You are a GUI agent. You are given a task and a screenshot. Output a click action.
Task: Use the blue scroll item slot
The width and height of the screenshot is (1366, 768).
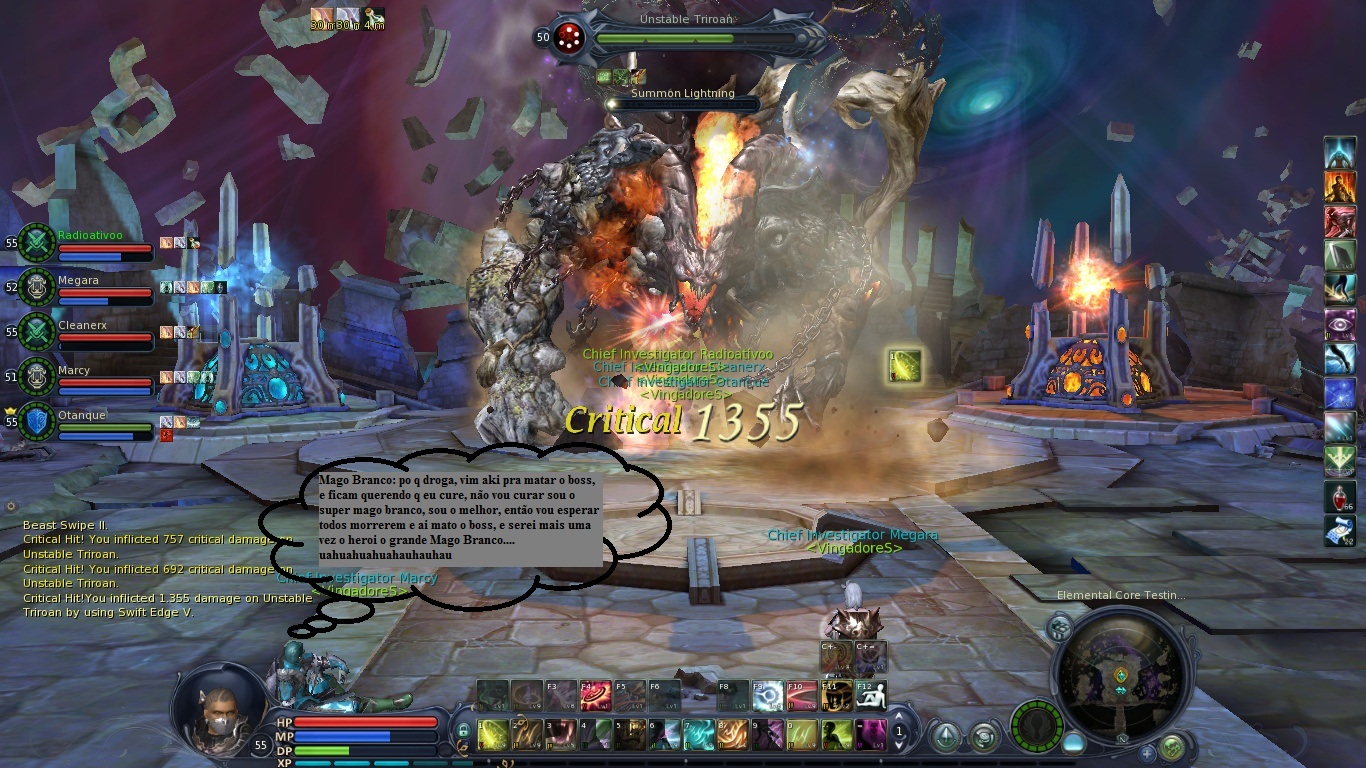pos(1340,531)
